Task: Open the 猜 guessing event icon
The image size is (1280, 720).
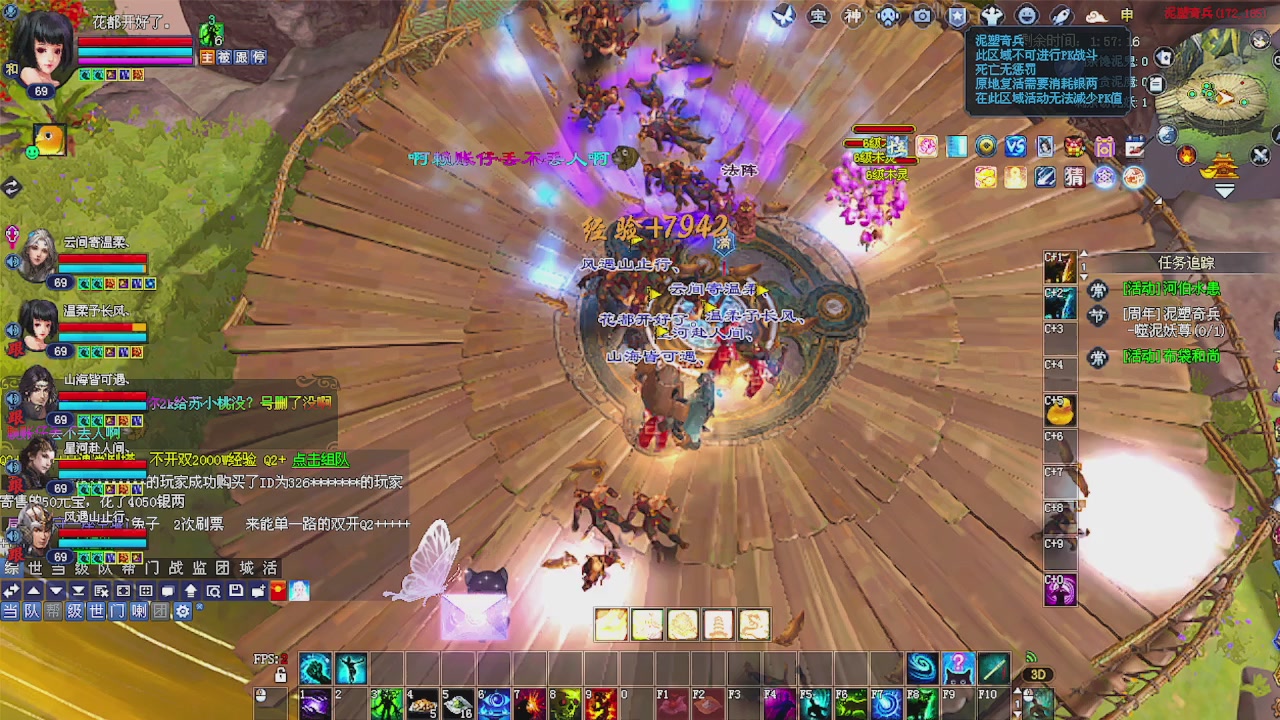Action: [1074, 177]
